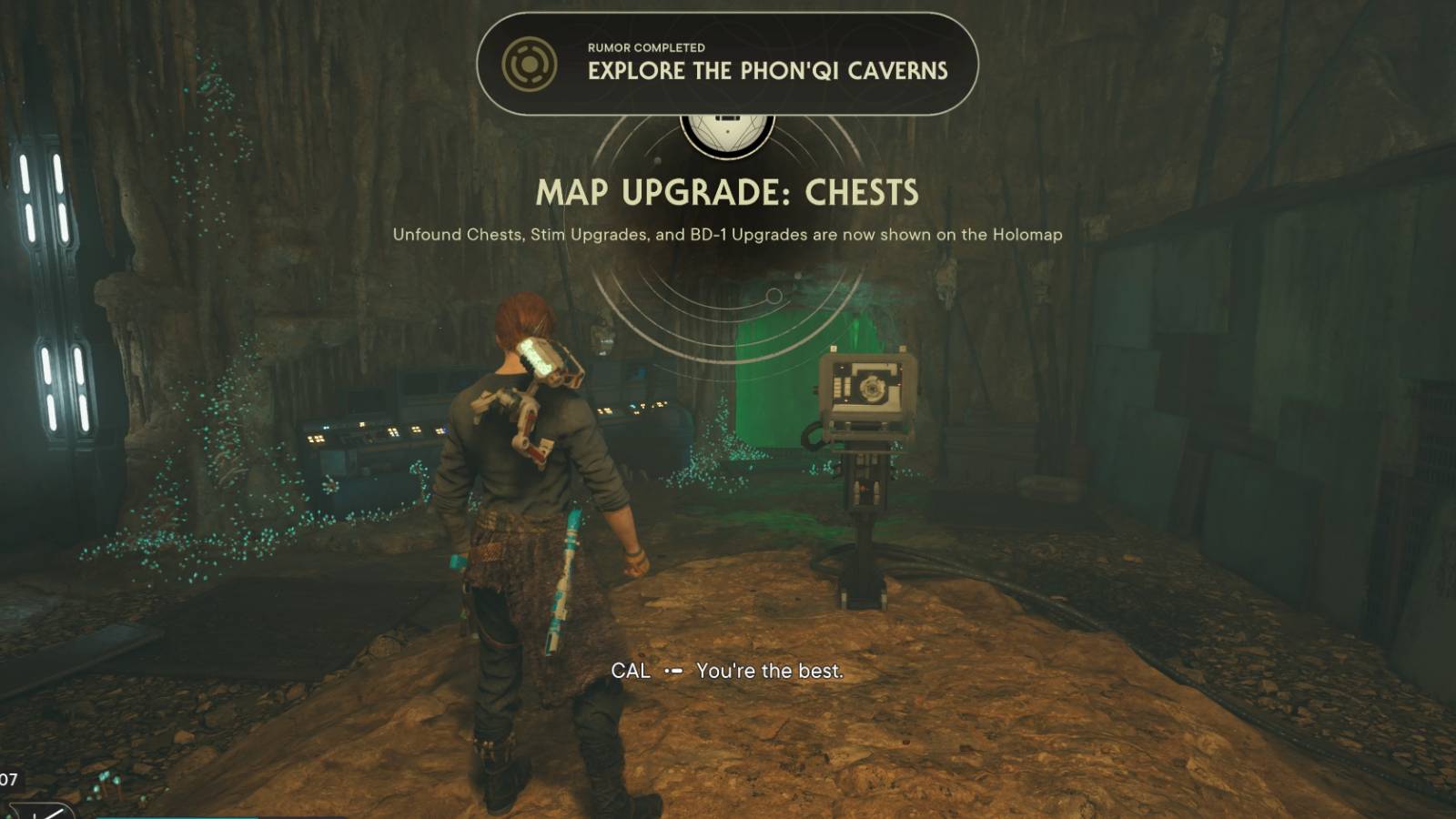Expand the Map Upgrade: Chests announcement

728,192
